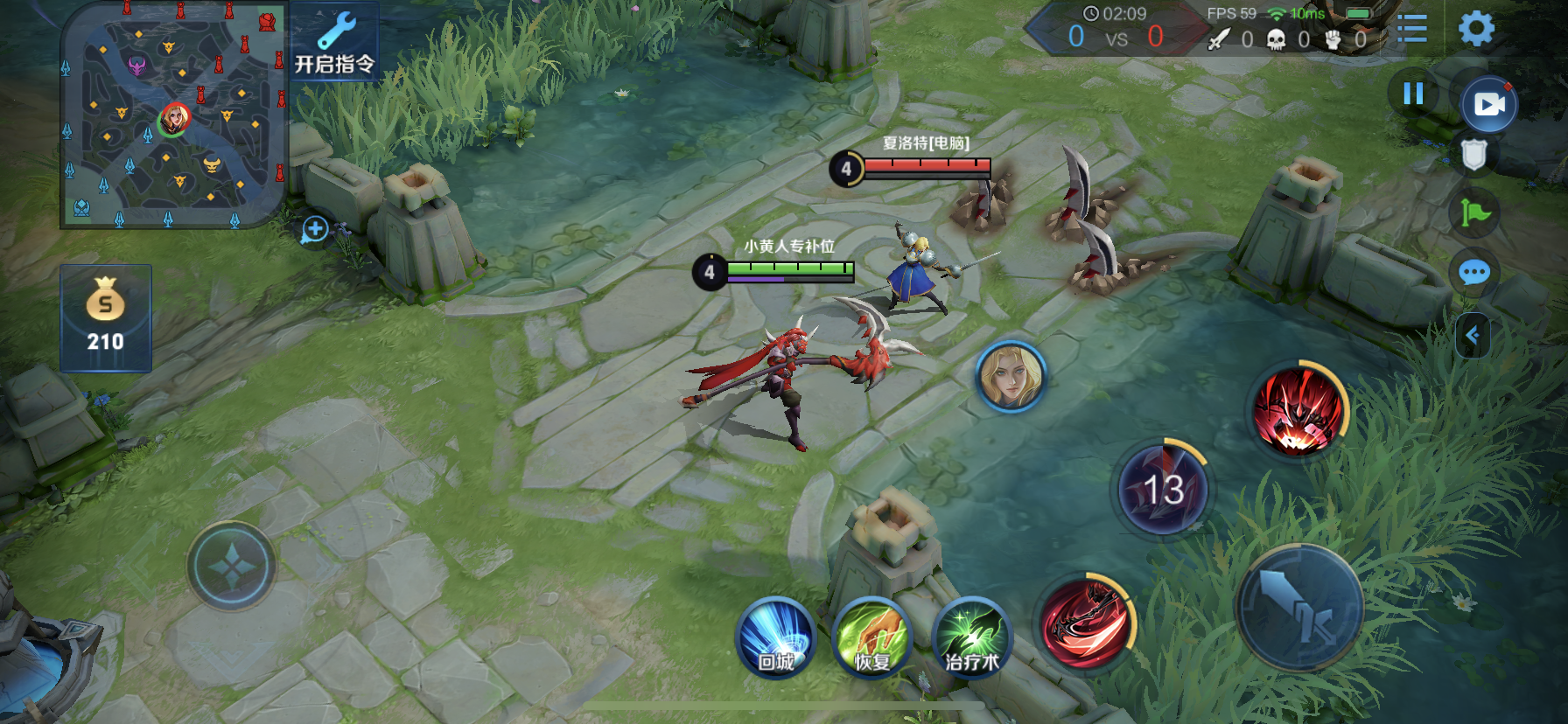Activate 回城 recall to base
The image size is (1568, 724).
coord(775,638)
